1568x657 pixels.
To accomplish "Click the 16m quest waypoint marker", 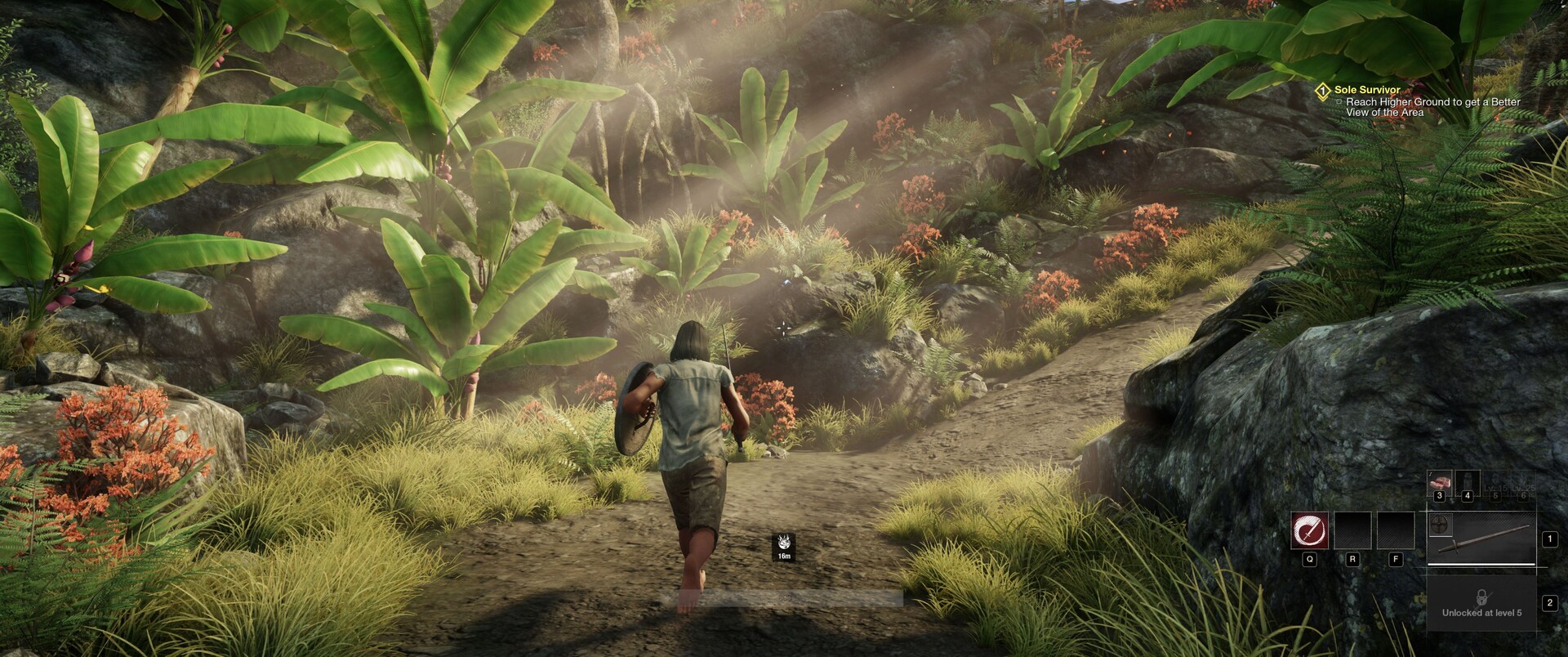I will pyautogui.click(x=784, y=546).
